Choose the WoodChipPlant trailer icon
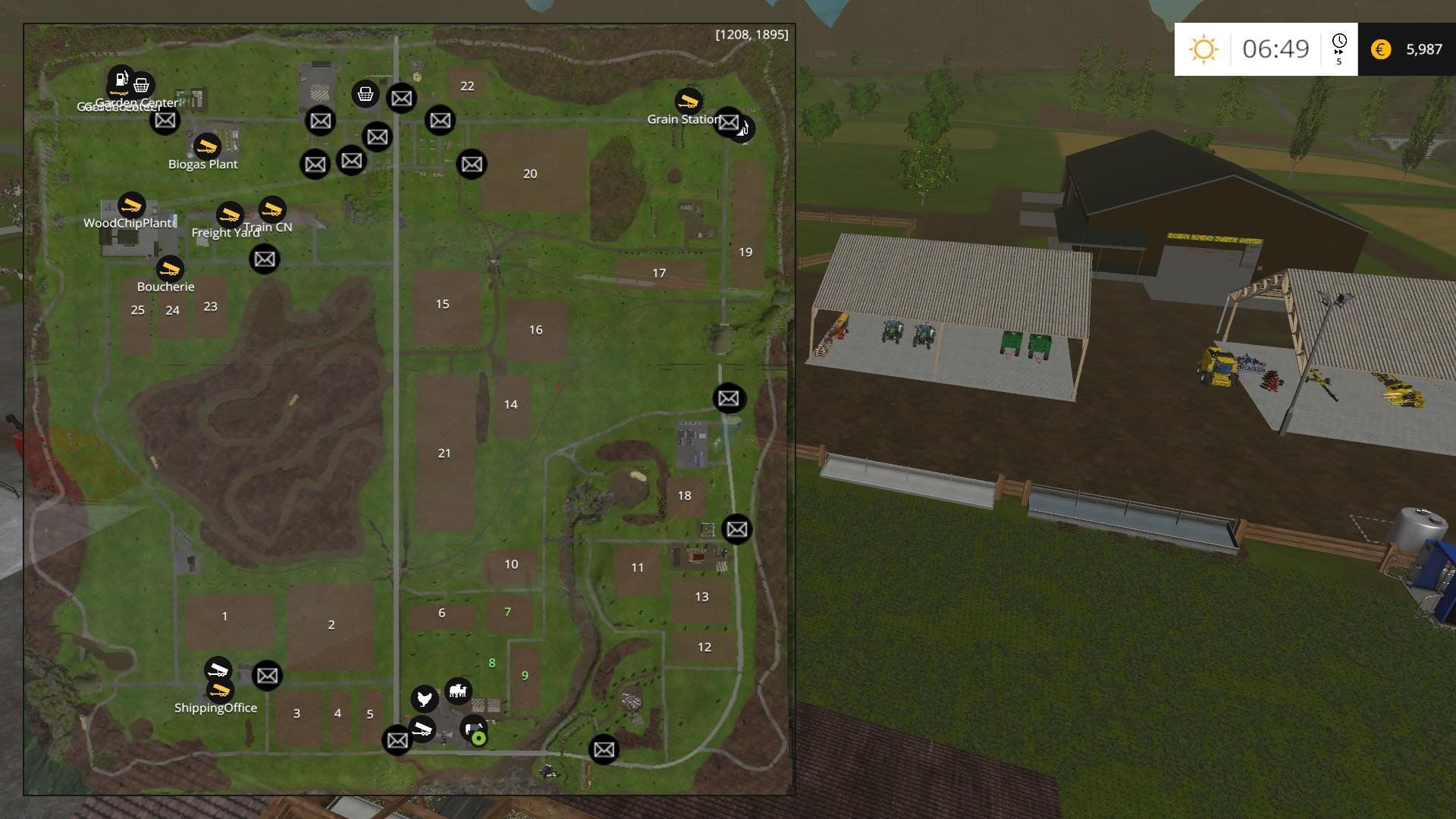The width and height of the screenshot is (1456, 819). pos(132,205)
